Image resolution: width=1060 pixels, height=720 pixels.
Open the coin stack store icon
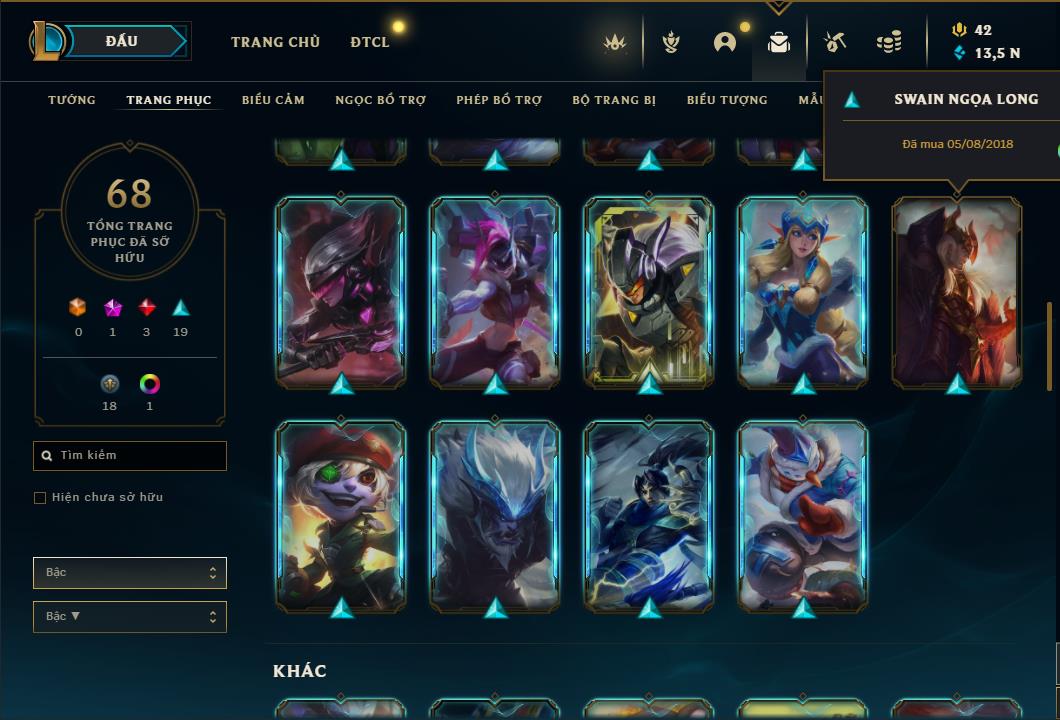[888, 42]
